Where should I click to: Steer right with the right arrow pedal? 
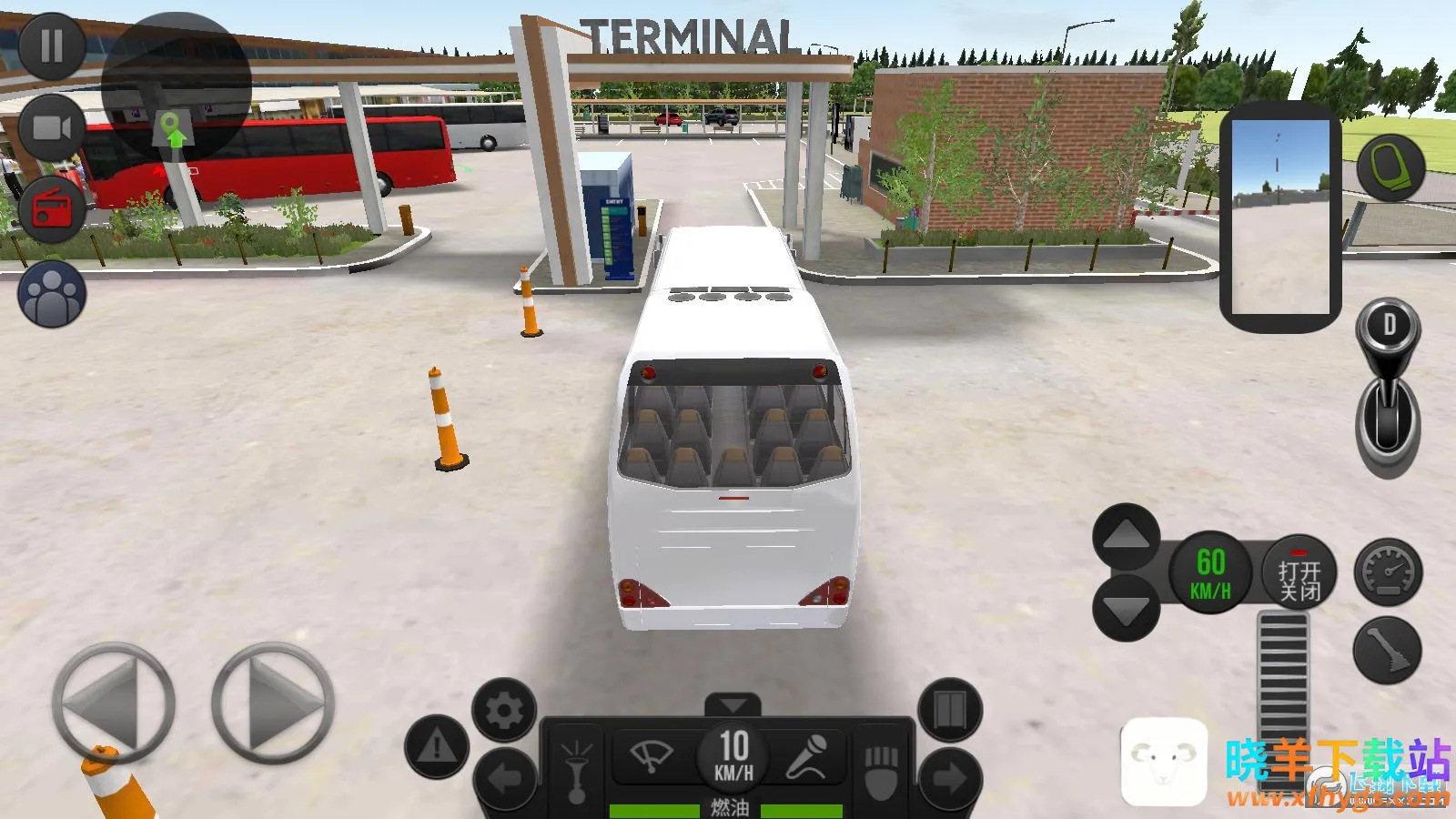273,703
